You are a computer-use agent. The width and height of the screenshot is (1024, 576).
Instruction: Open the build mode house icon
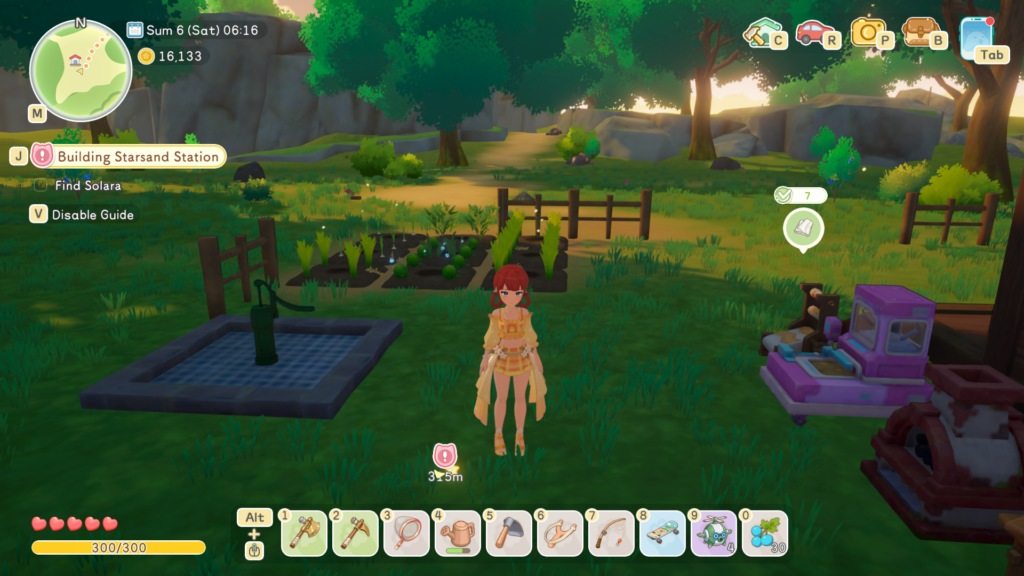coord(762,33)
